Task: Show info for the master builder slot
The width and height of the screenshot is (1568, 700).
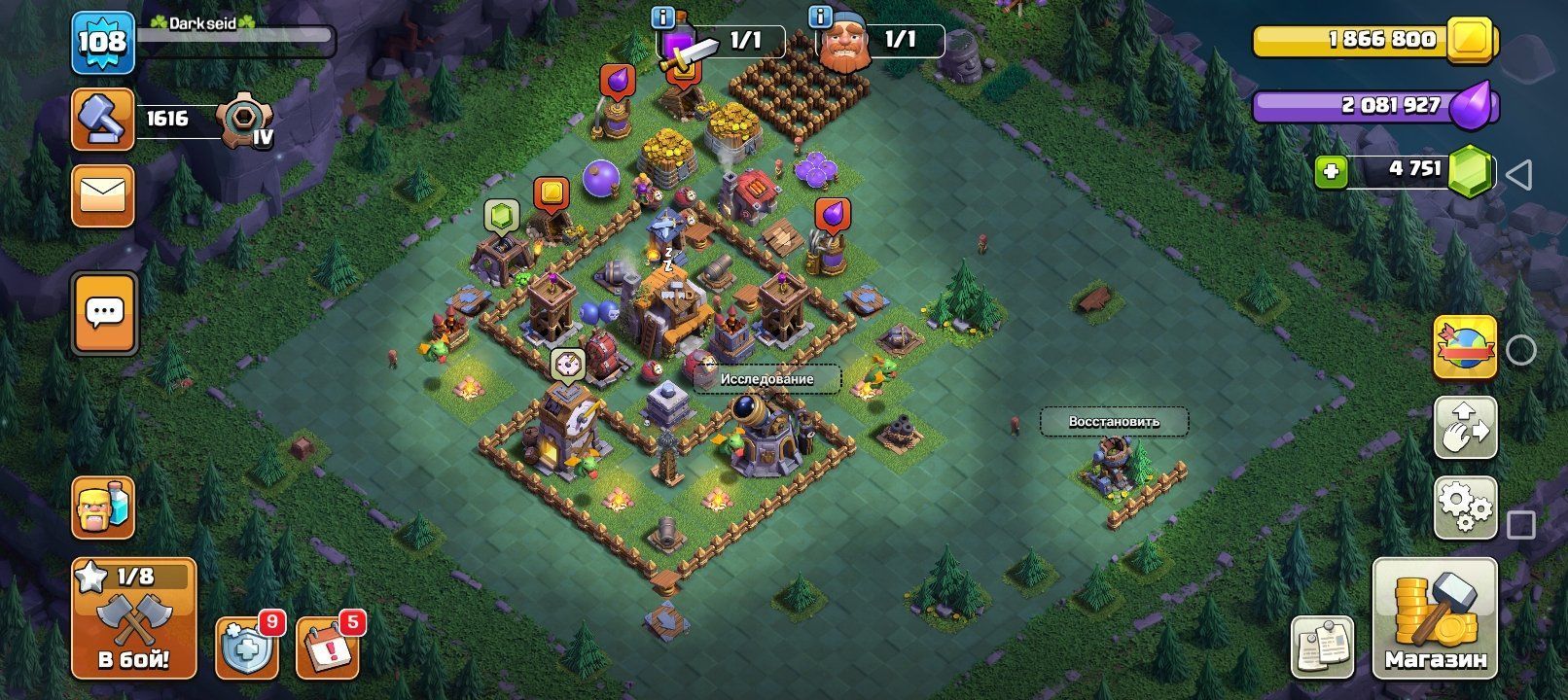Action: pos(820,17)
